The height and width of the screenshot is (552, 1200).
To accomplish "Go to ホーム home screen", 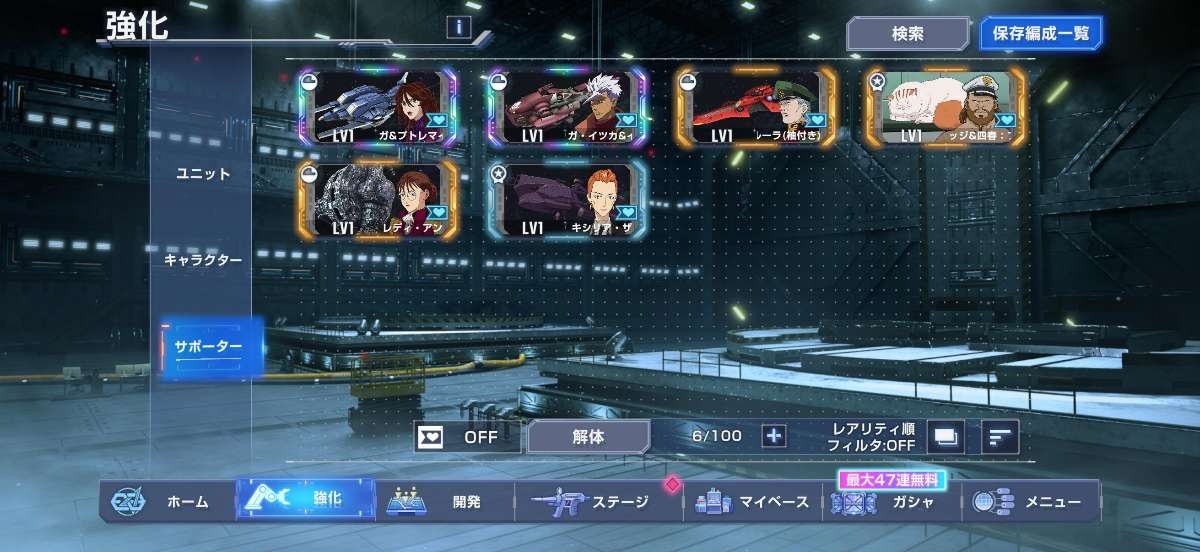I will (x=168, y=501).
